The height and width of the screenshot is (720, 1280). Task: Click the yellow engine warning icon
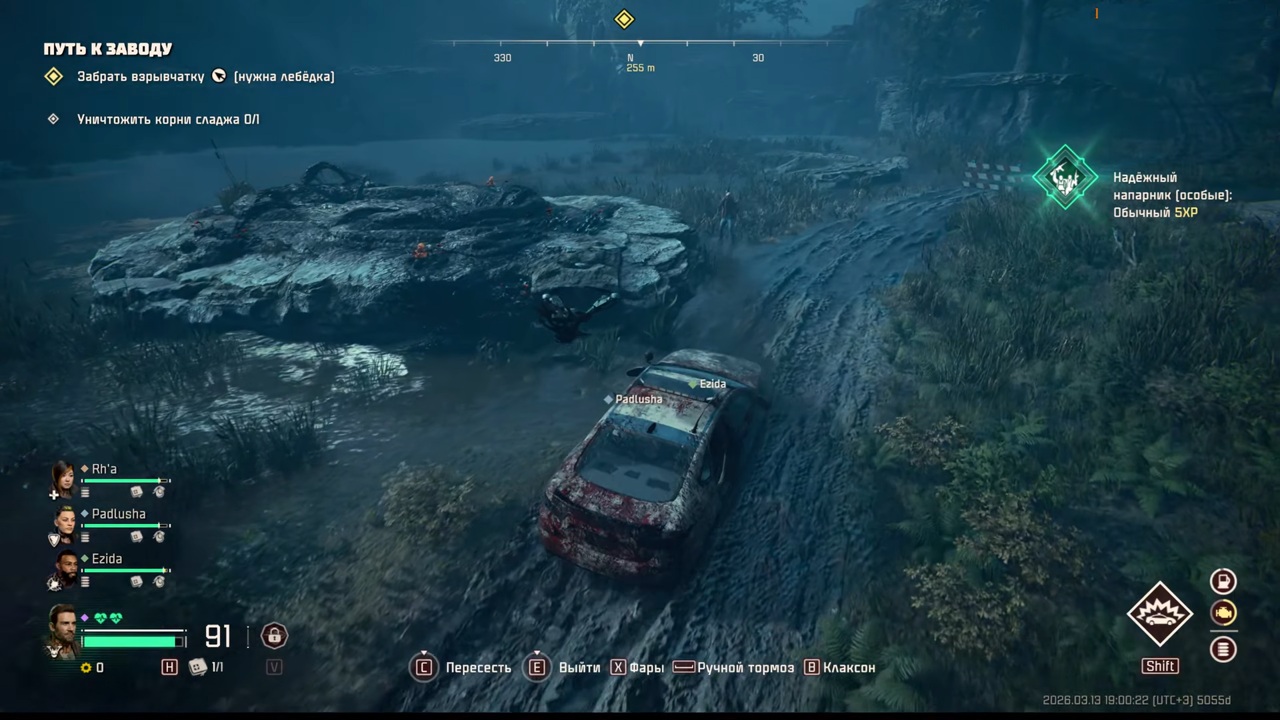pos(1223,613)
